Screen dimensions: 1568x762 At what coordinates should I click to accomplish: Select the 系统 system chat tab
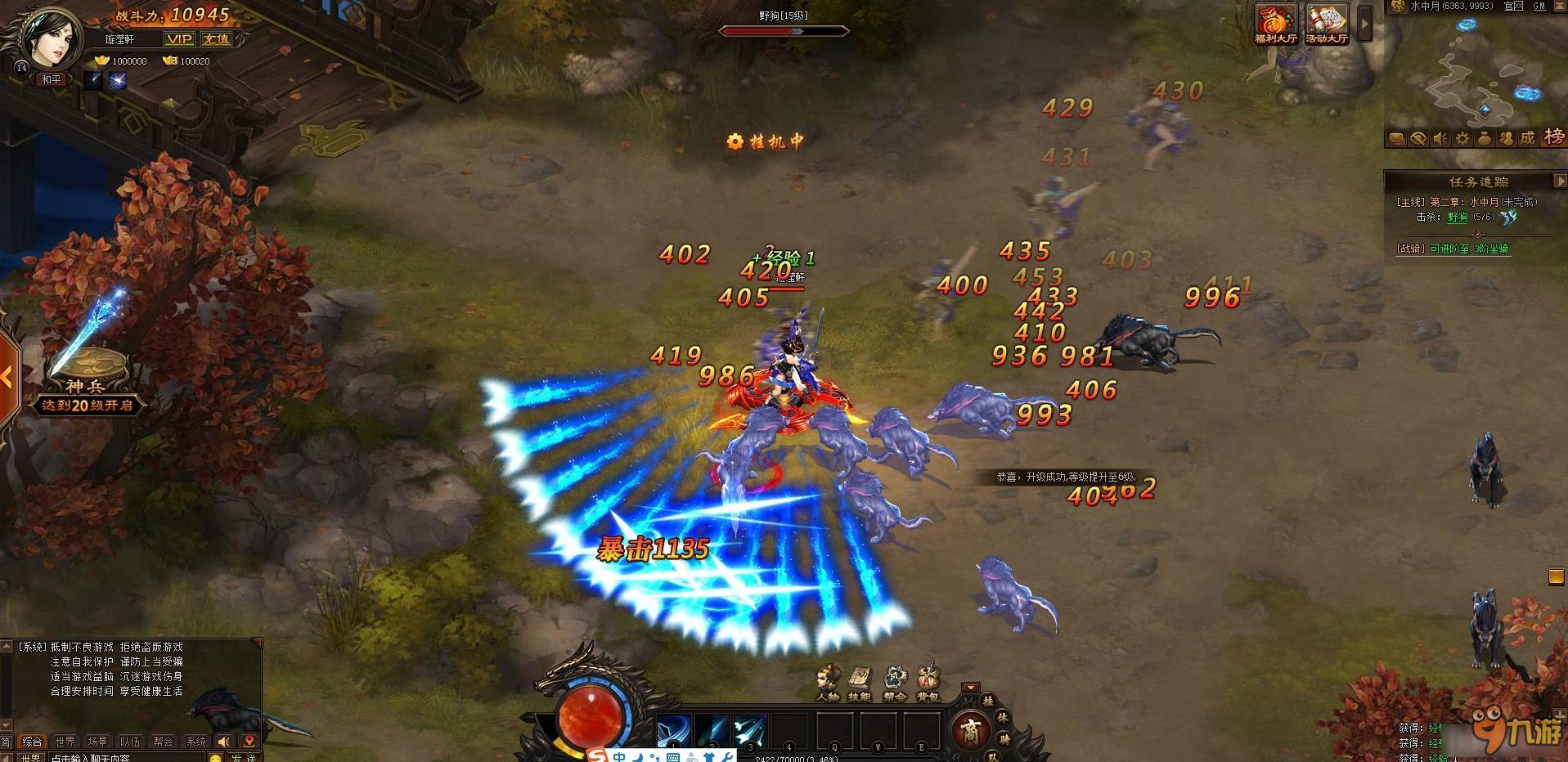[196, 742]
